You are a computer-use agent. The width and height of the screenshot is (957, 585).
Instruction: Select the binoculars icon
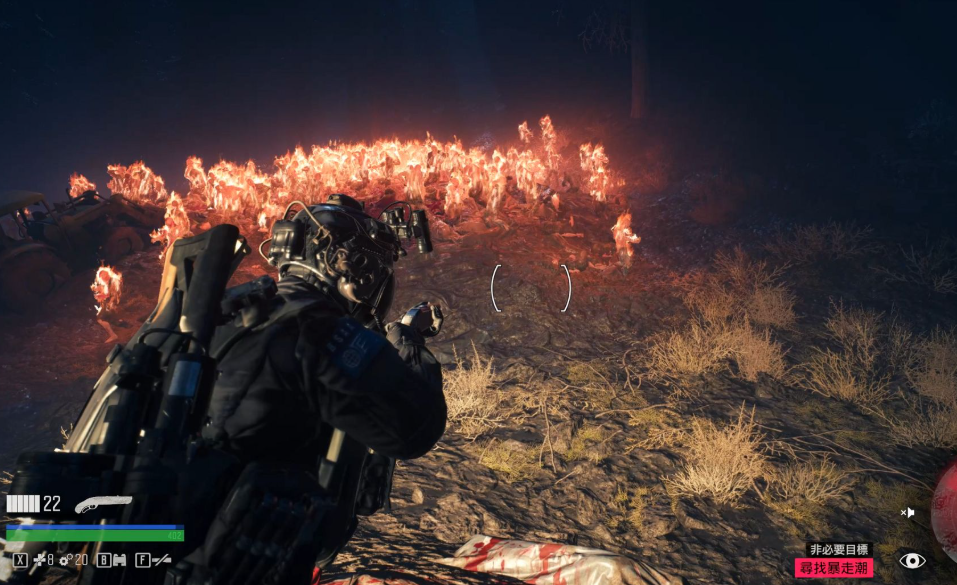pyautogui.click(x=119, y=560)
